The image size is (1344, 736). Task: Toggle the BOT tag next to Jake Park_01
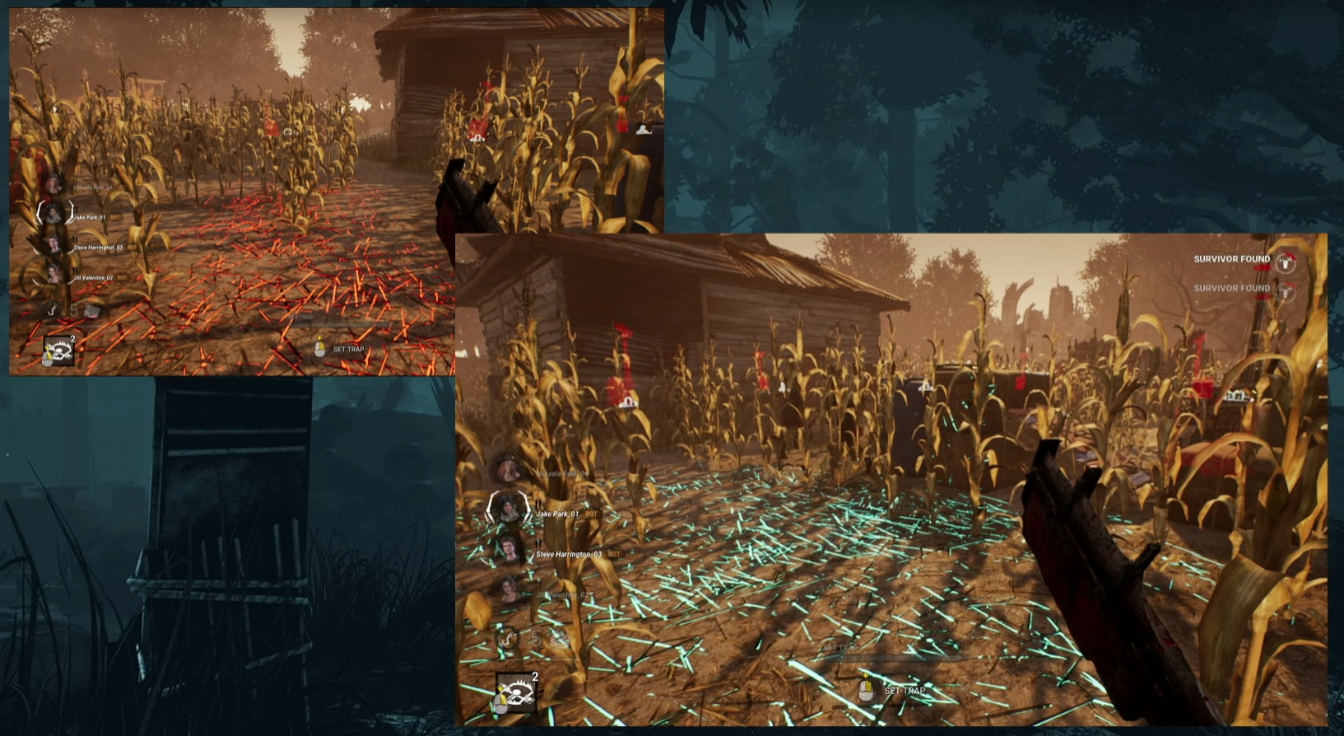click(590, 512)
